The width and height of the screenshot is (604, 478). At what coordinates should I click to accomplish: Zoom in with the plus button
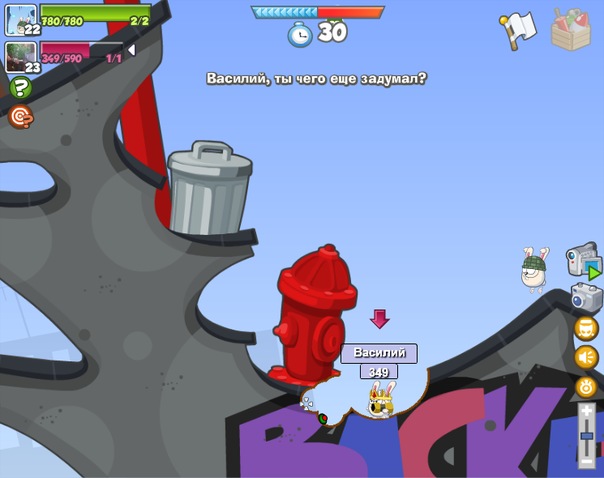587,412
